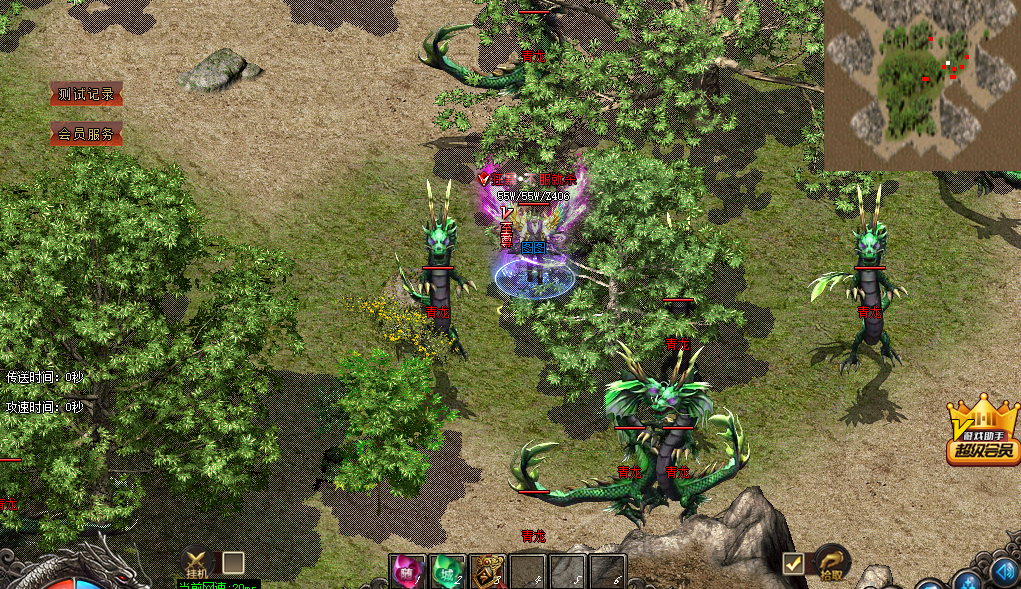Screen dimensions: 1021x589
Task: Click the 拾取 pickup button
Action: click(x=831, y=563)
